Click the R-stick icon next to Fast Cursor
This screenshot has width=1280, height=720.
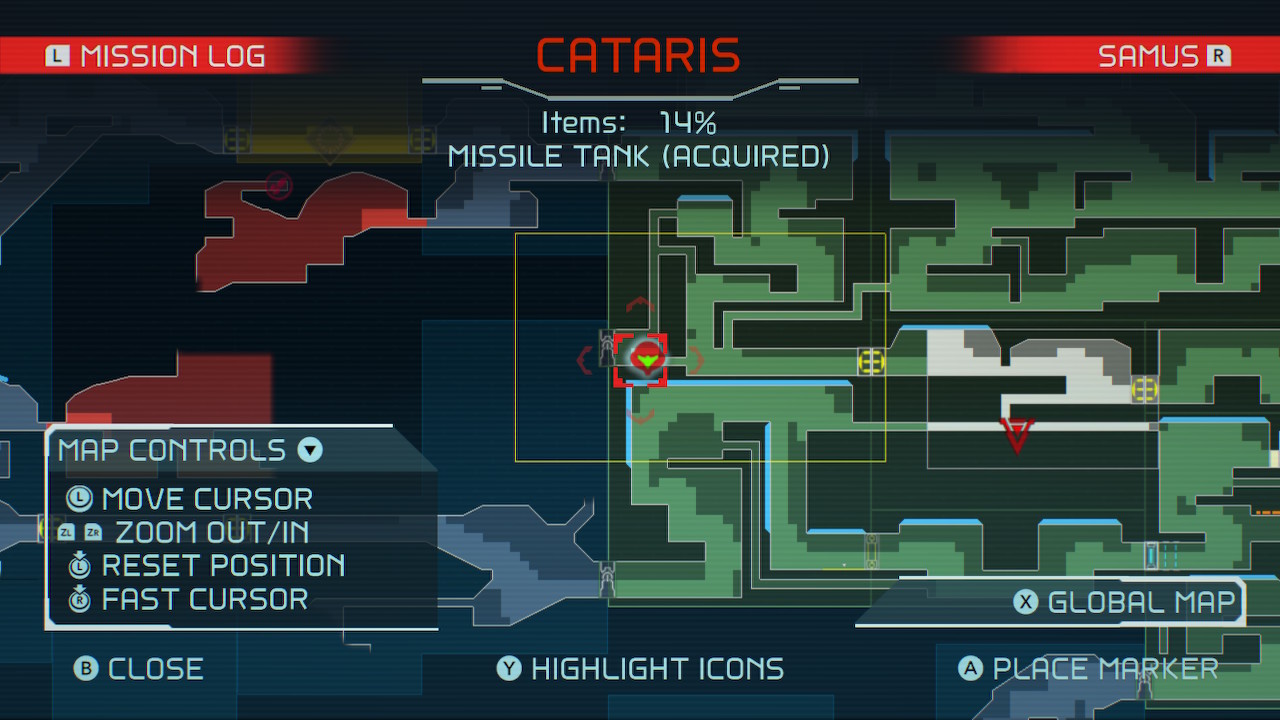pos(79,599)
